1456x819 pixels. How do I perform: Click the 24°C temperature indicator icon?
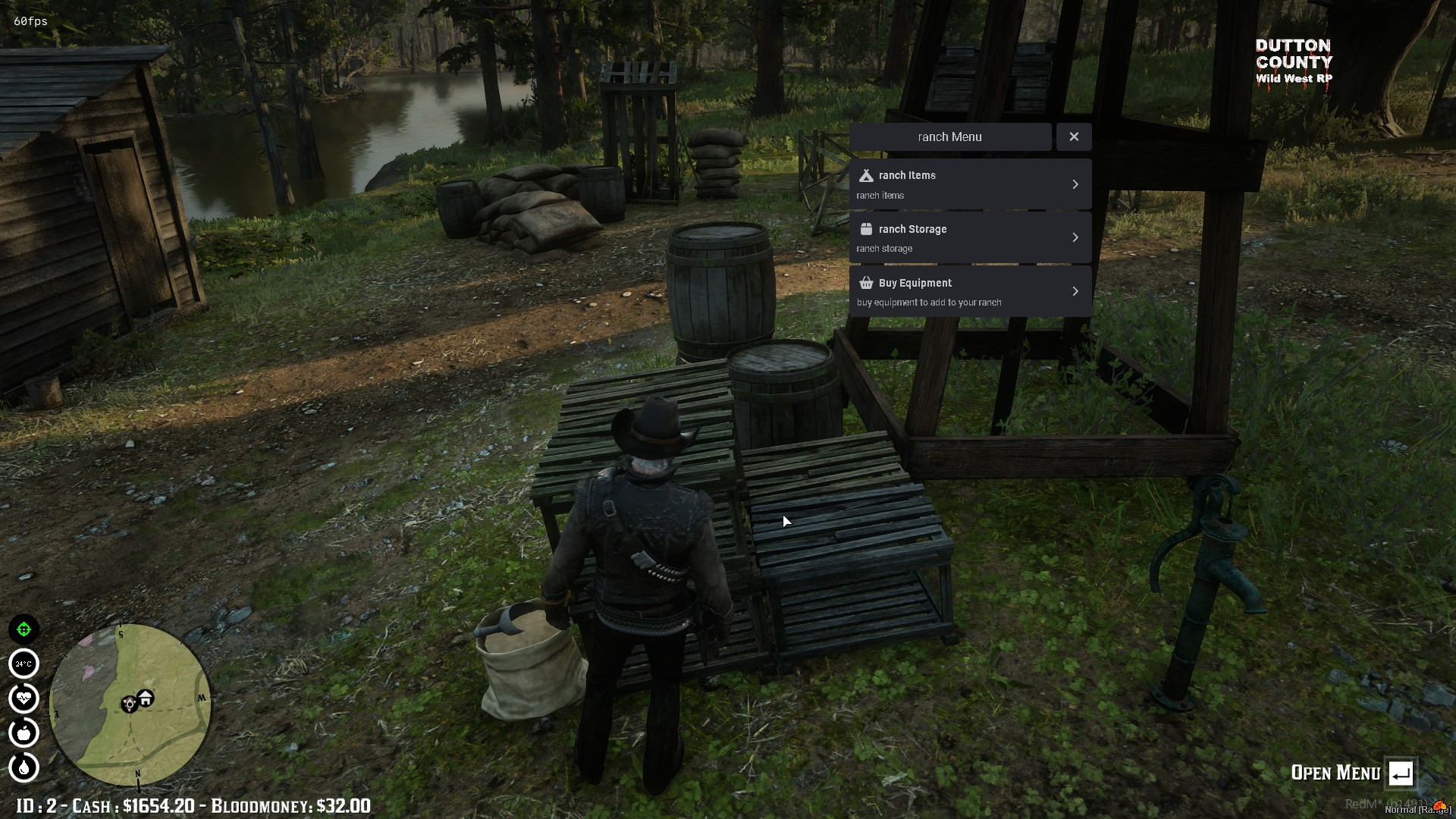24,664
